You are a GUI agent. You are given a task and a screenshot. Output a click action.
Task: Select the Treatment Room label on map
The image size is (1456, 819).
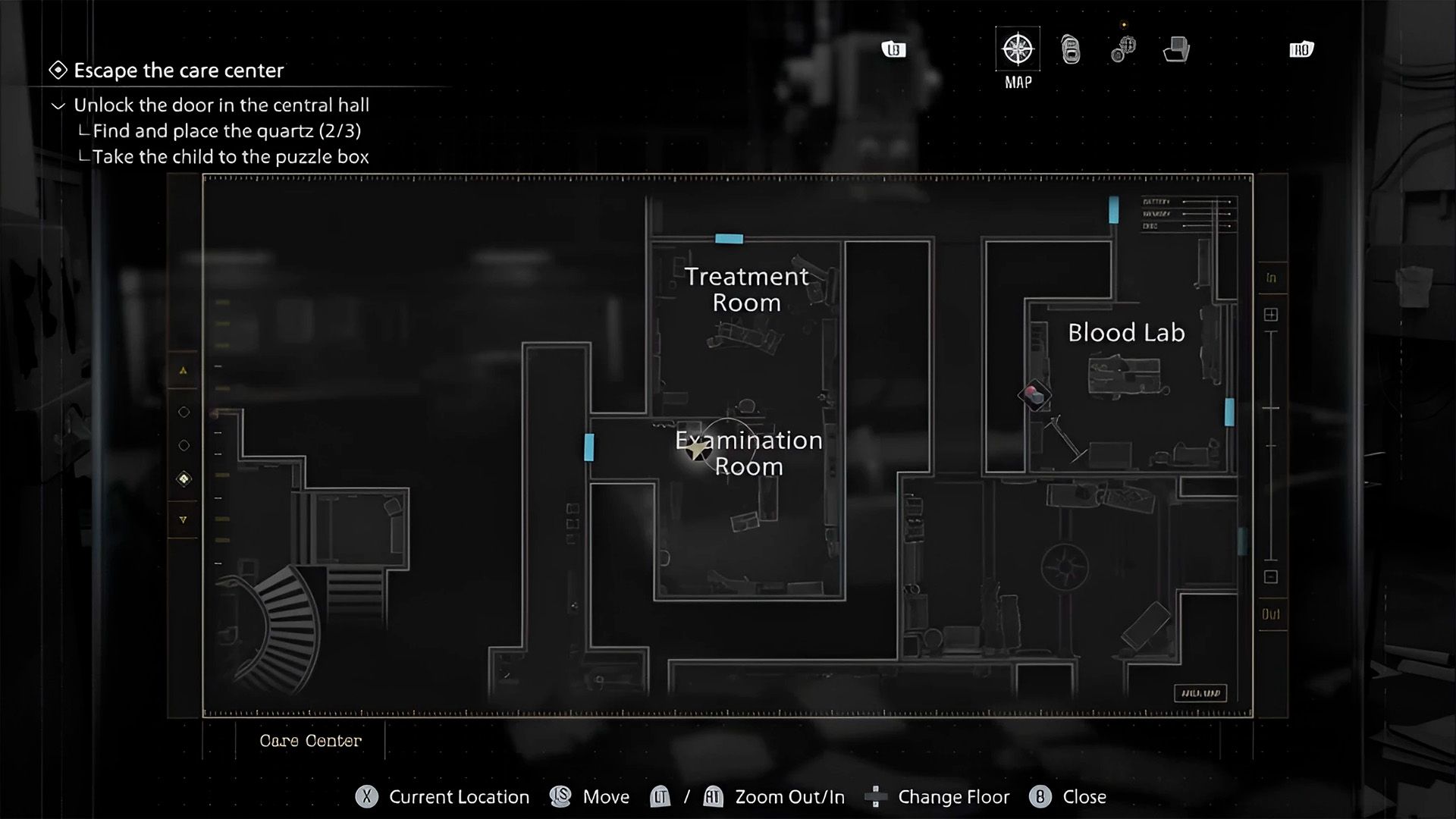746,289
